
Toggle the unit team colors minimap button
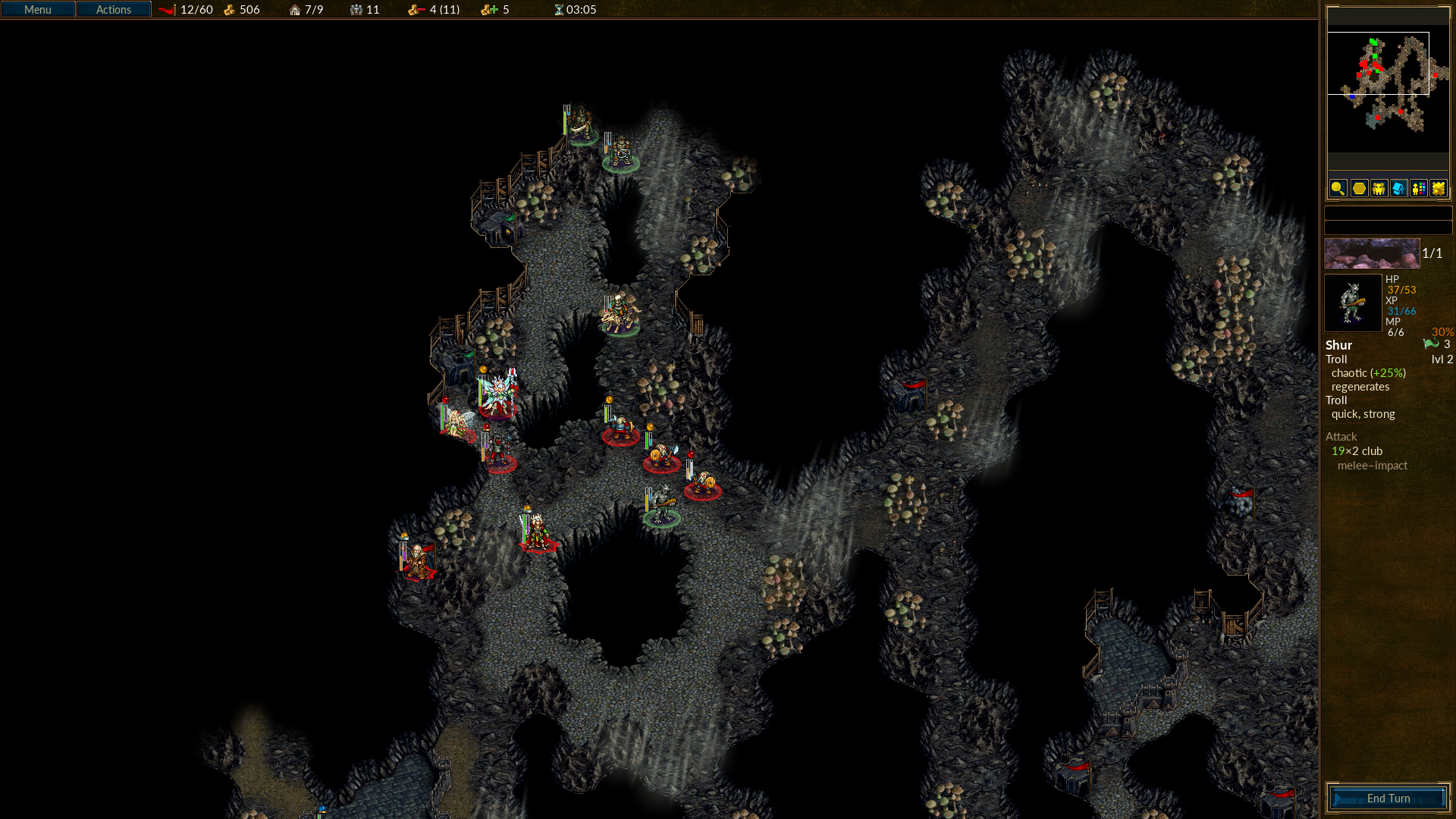[1419, 188]
